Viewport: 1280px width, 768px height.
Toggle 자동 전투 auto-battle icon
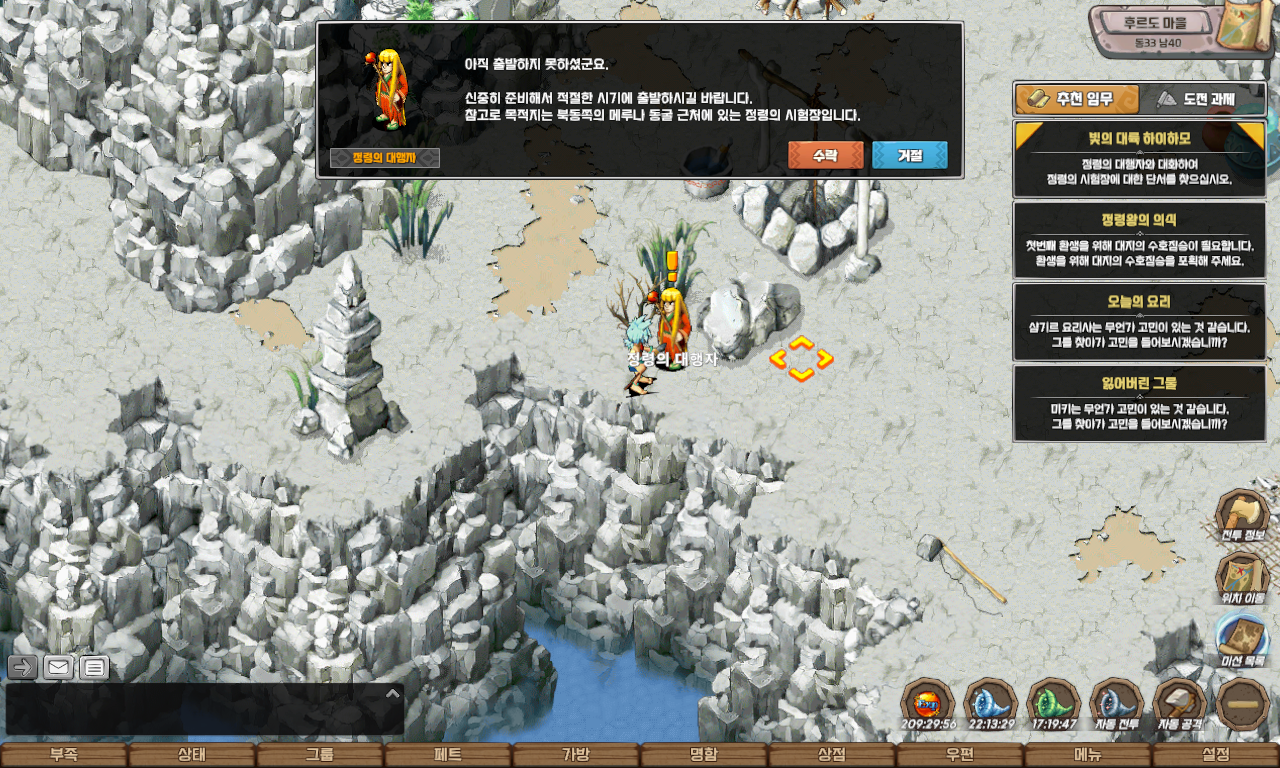[x=1116, y=704]
